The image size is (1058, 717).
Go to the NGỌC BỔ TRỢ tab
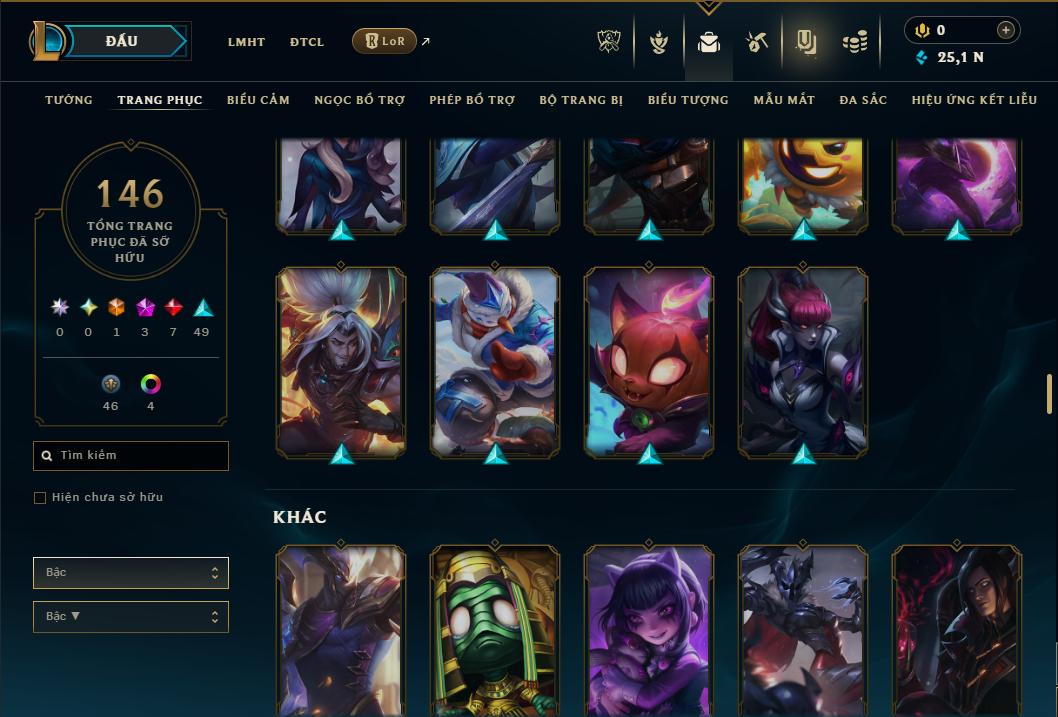coord(359,100)
